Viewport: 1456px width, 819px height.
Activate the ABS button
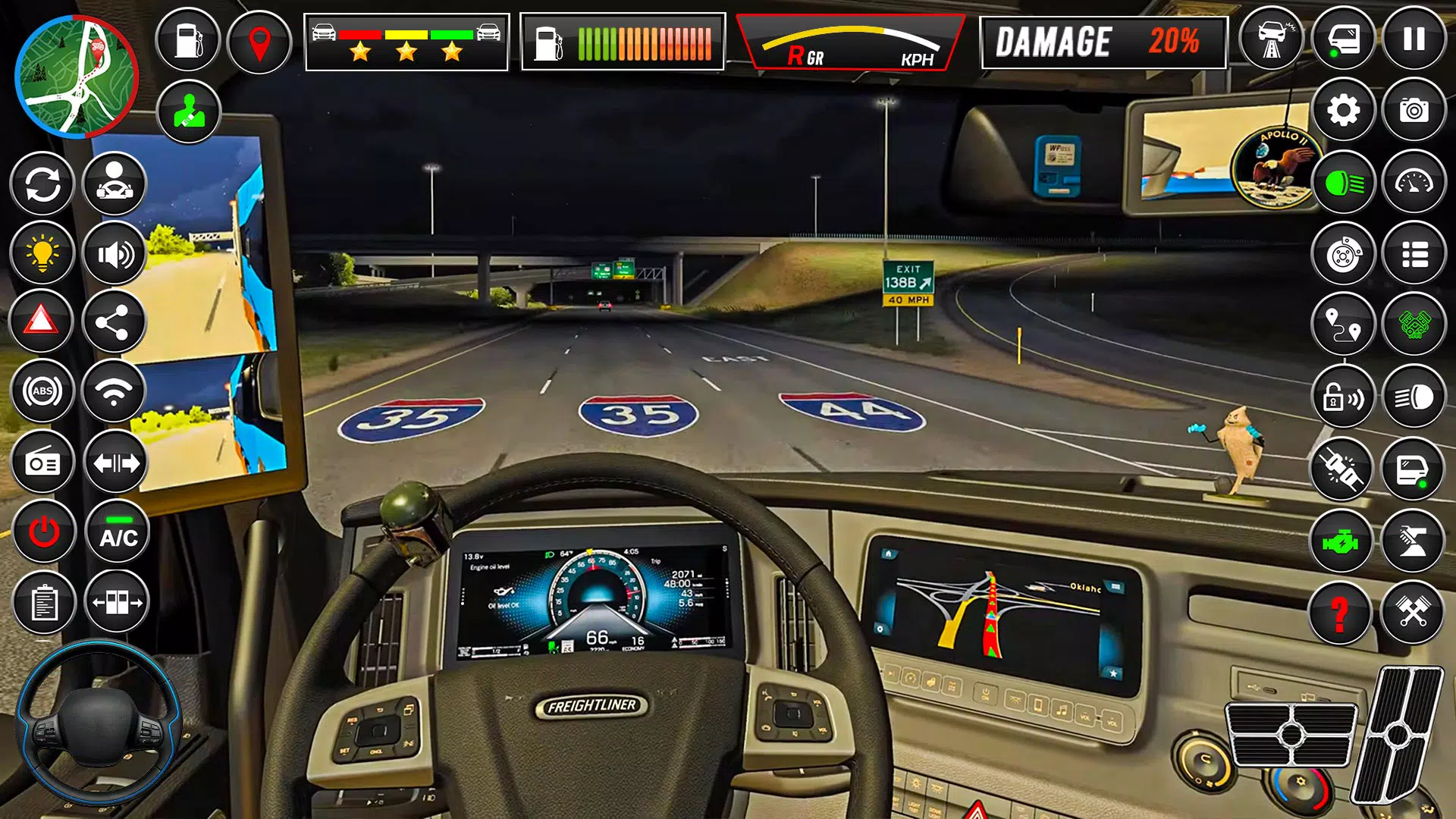[42, 391]
